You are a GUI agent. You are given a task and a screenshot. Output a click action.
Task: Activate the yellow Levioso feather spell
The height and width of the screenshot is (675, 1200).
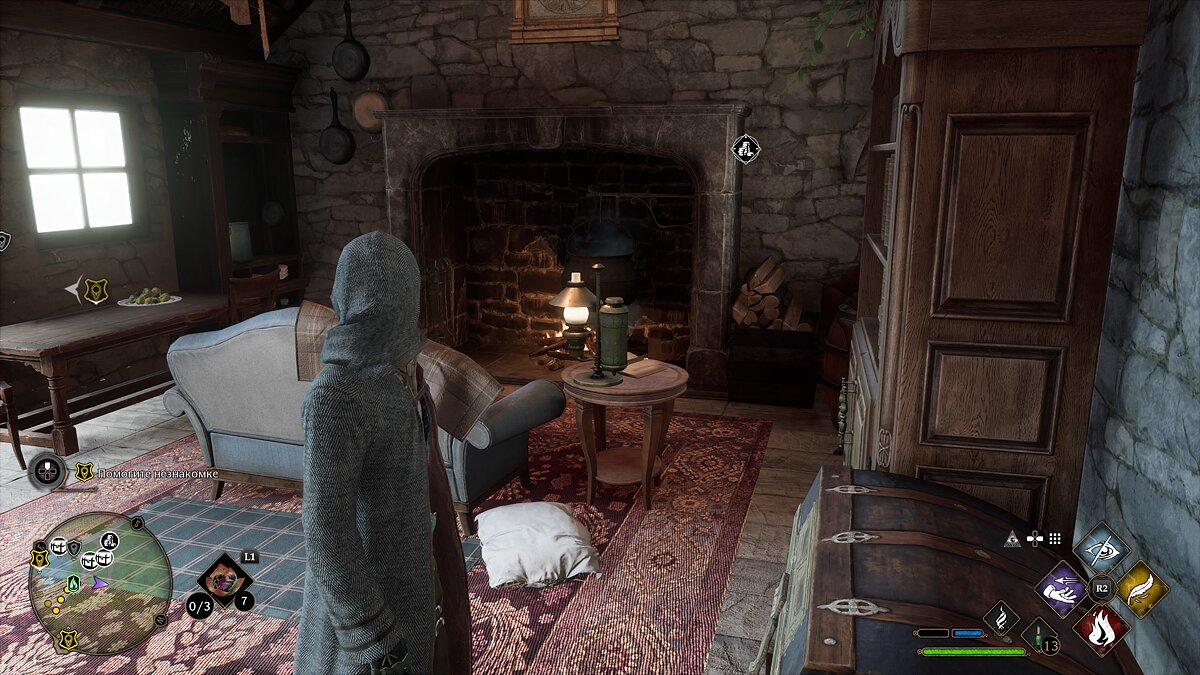(x=1141, y=588)
